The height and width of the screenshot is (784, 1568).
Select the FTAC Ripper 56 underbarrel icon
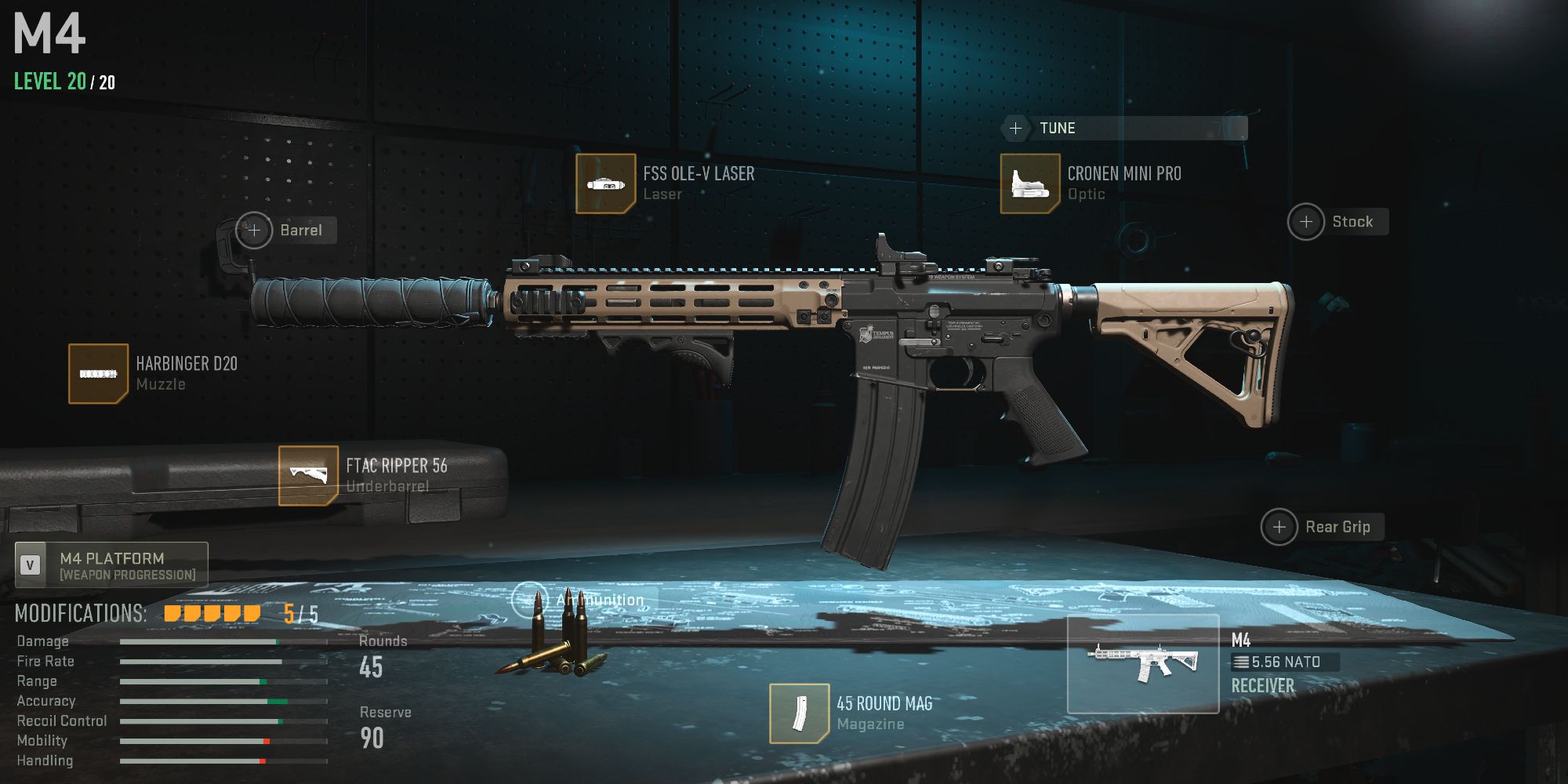[x=309, y=474]
